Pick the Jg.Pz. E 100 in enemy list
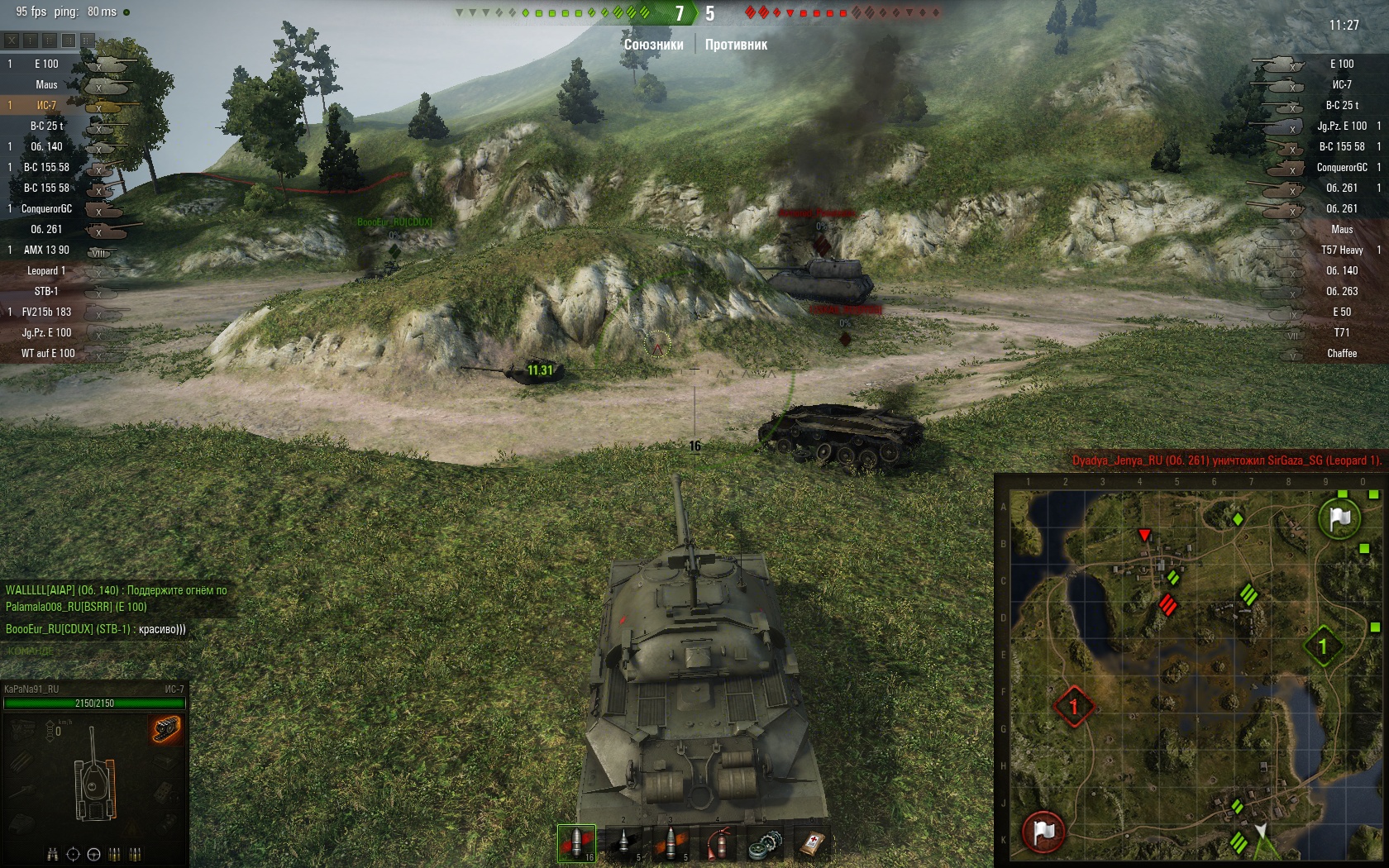The height and width of the screenshot is (868, 1389). (1341, 126)
